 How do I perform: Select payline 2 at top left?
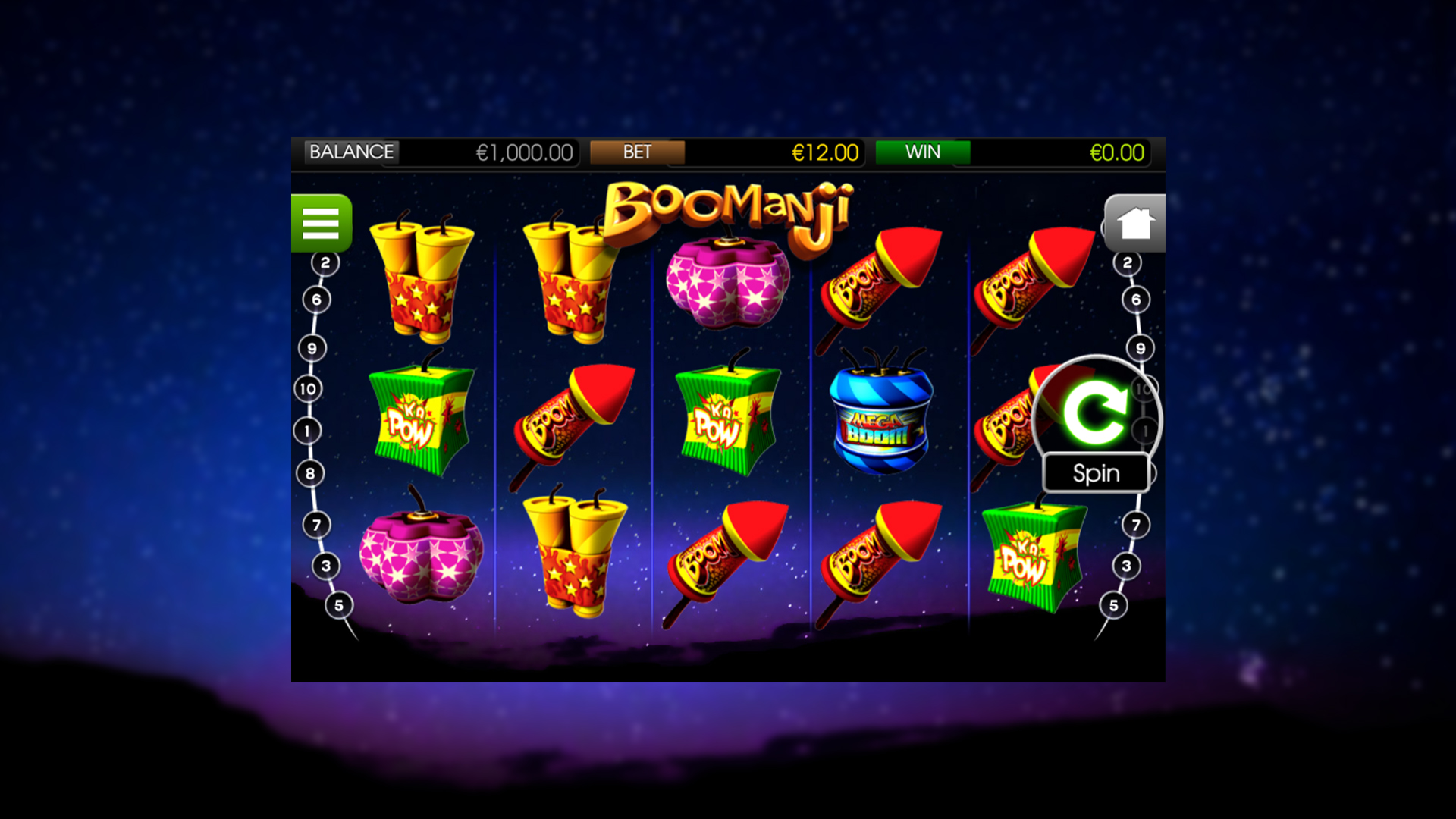click(x=326, y=262)
